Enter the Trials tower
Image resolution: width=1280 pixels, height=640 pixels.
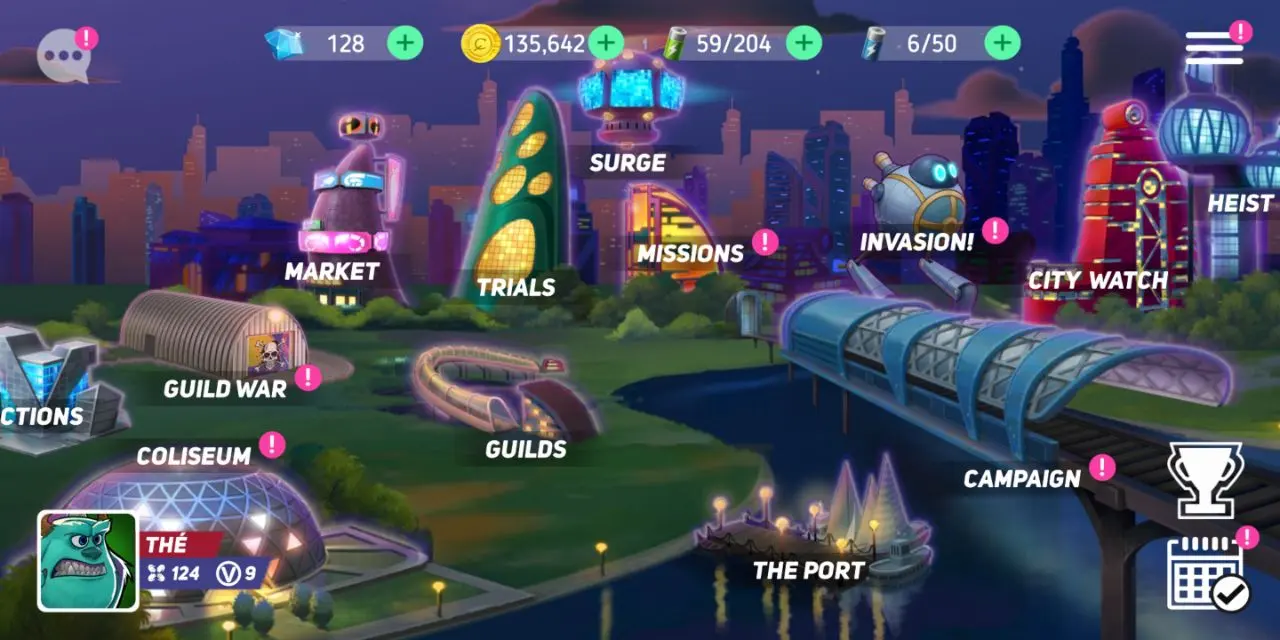(x=520, y=200)
